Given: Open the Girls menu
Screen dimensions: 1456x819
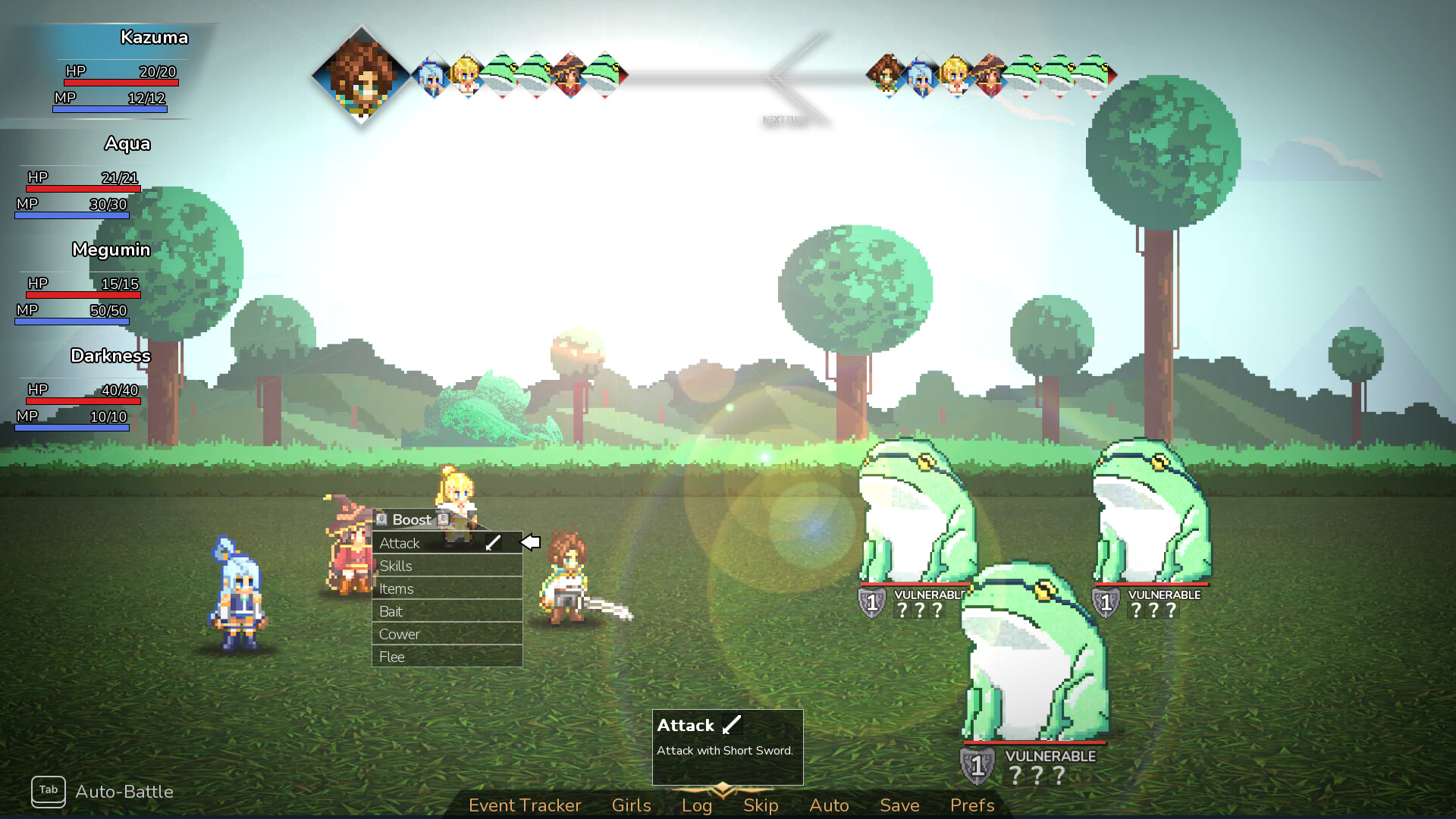Looking at the screenshot, I should tap(631, 805).
